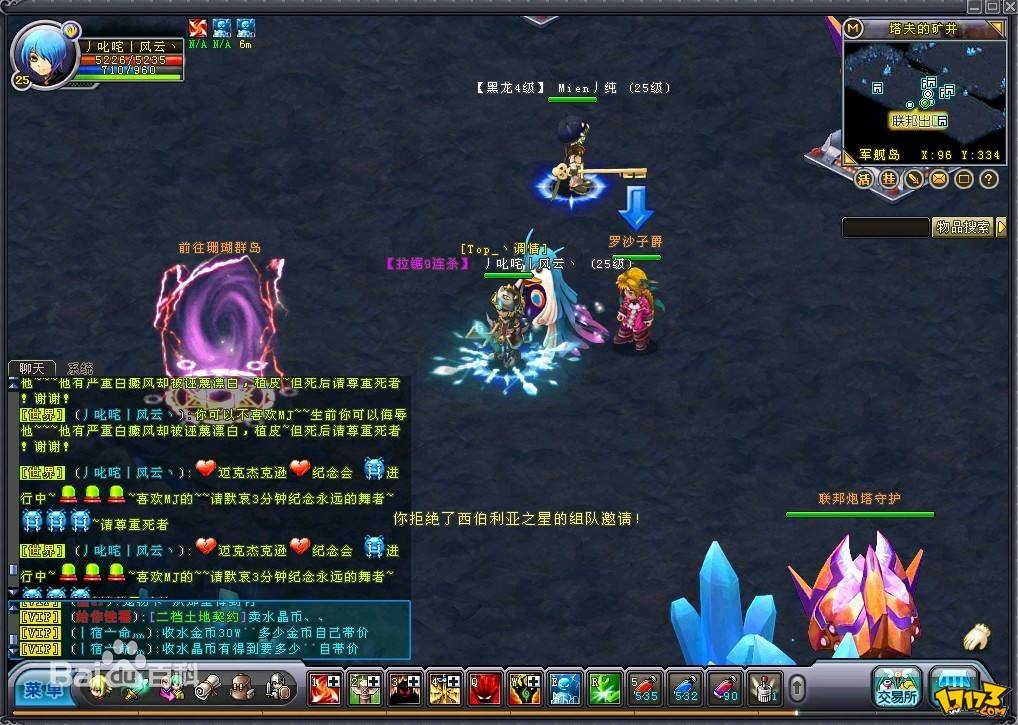
Task: Focus the item search text box
Action: tap(886, 228)
